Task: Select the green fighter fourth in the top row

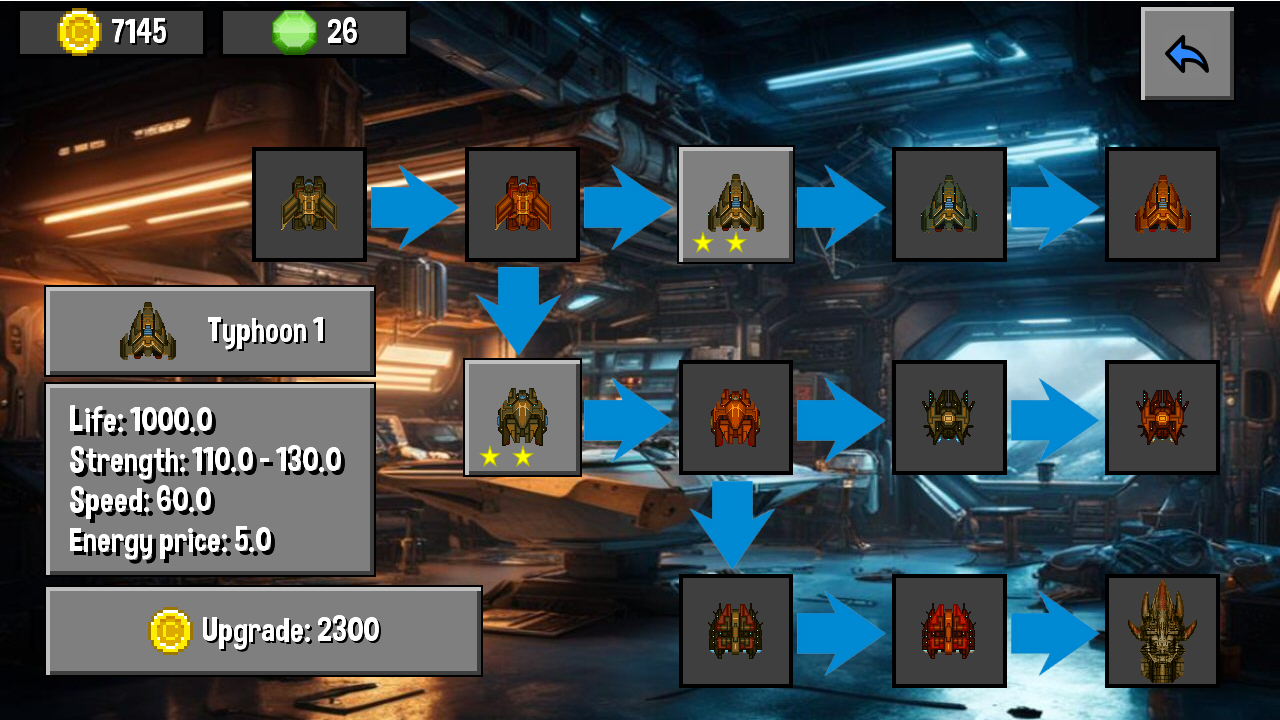Action: [949, 205]
